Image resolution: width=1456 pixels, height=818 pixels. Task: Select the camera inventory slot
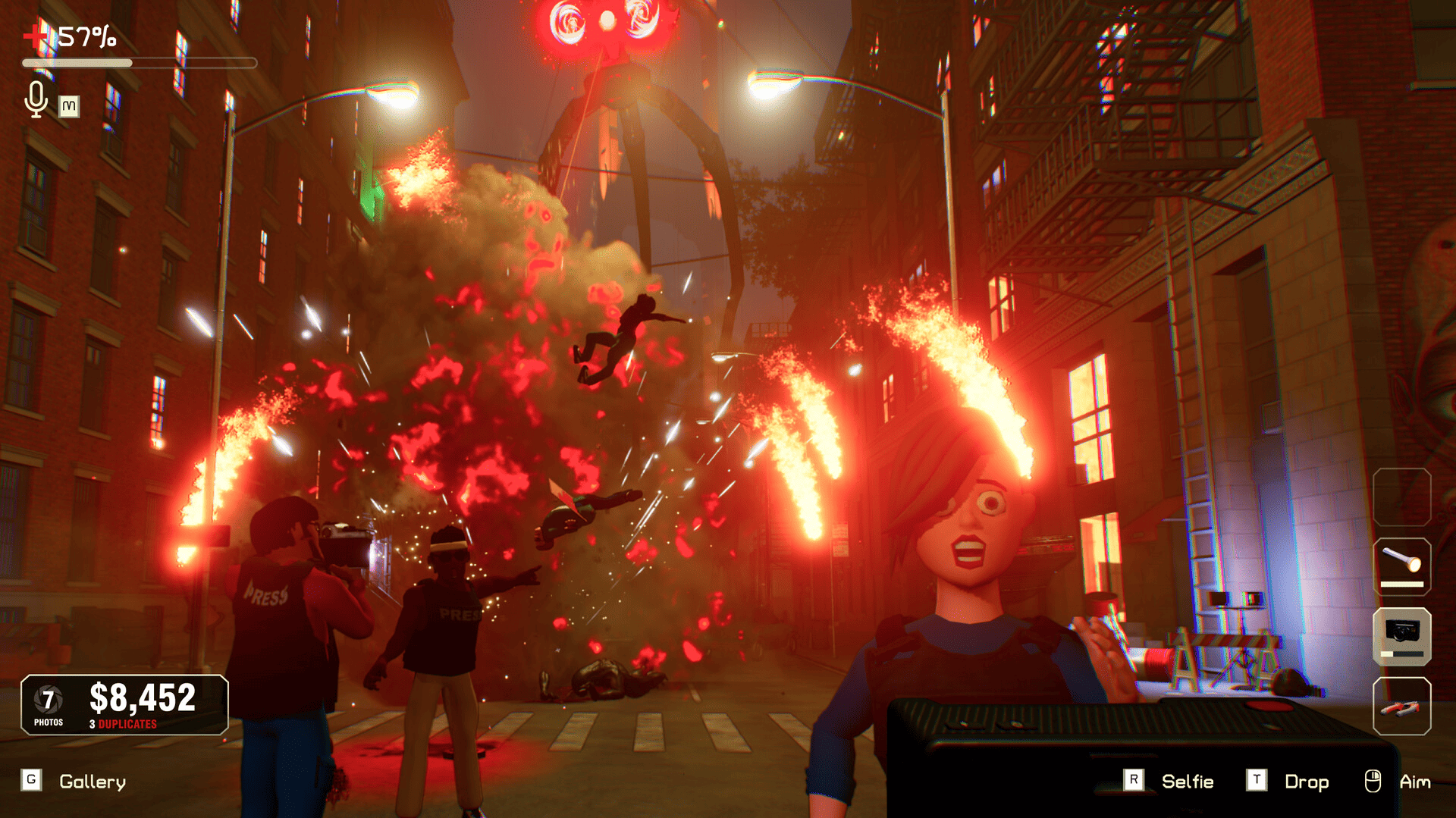[x=1401, y=636]
